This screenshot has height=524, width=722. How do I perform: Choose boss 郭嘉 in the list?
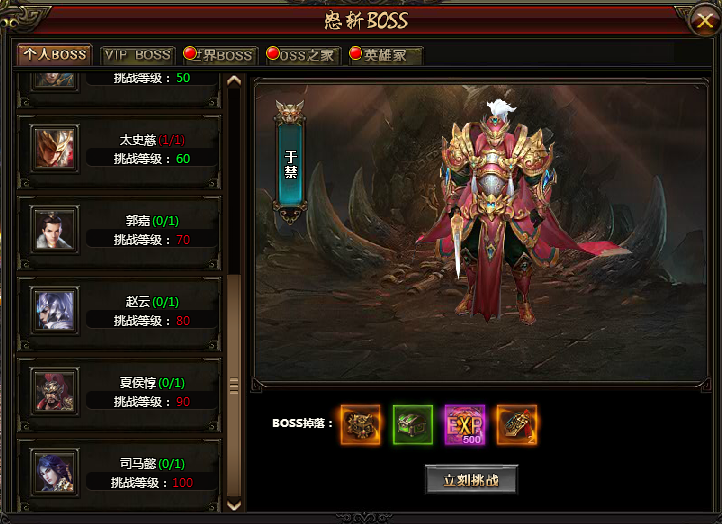click(x=119, y=229)
